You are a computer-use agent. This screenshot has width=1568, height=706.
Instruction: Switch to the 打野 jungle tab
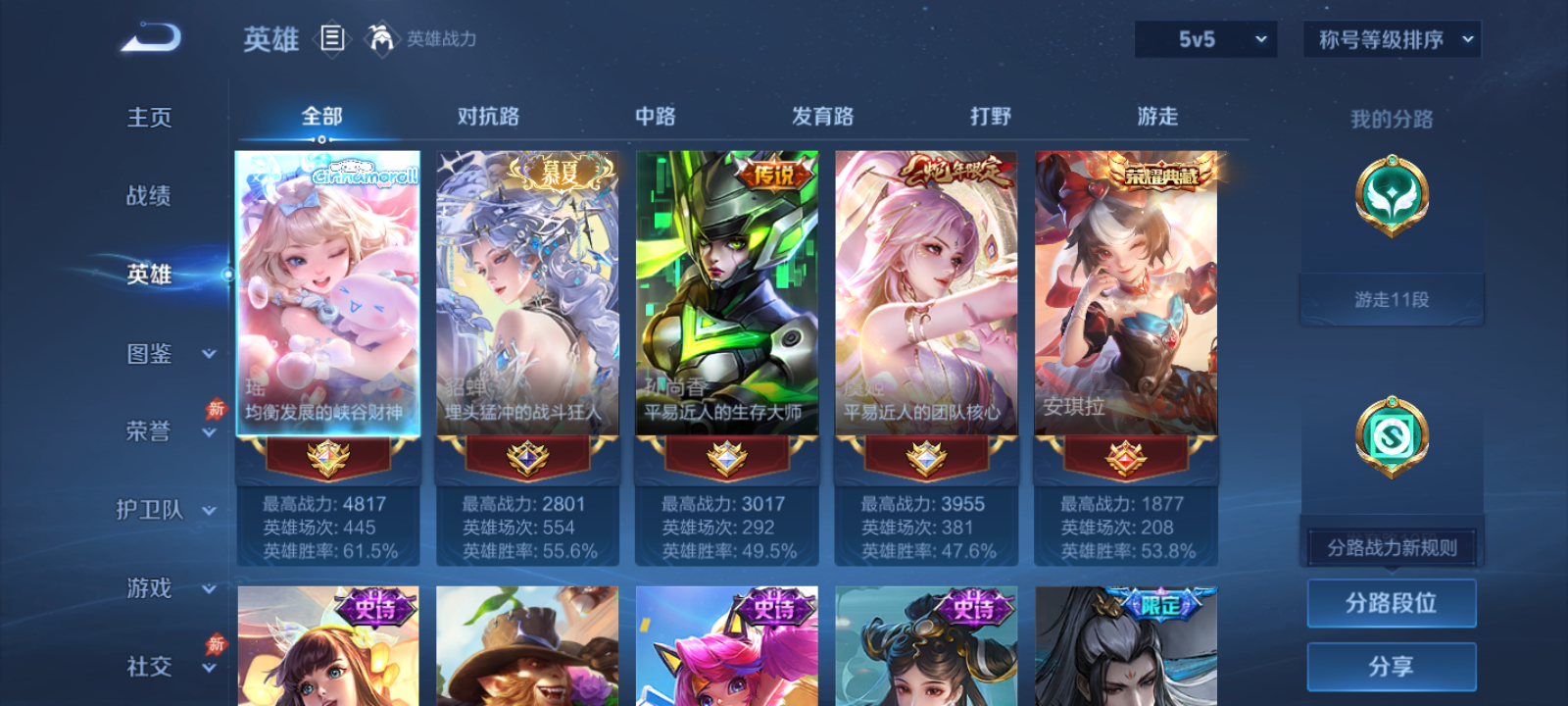(990, 116)
